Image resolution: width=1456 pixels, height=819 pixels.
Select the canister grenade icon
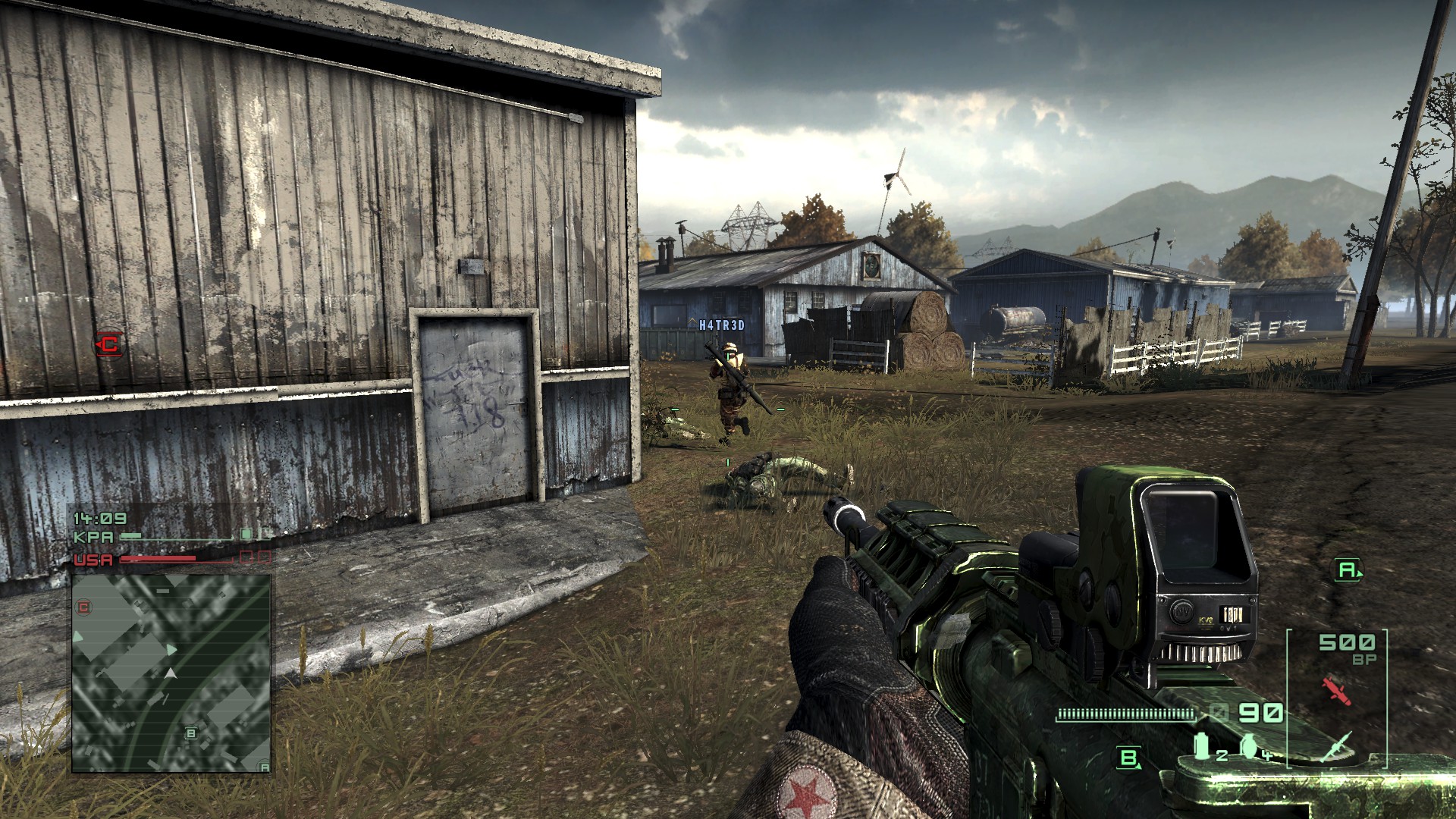[1202, 745]
